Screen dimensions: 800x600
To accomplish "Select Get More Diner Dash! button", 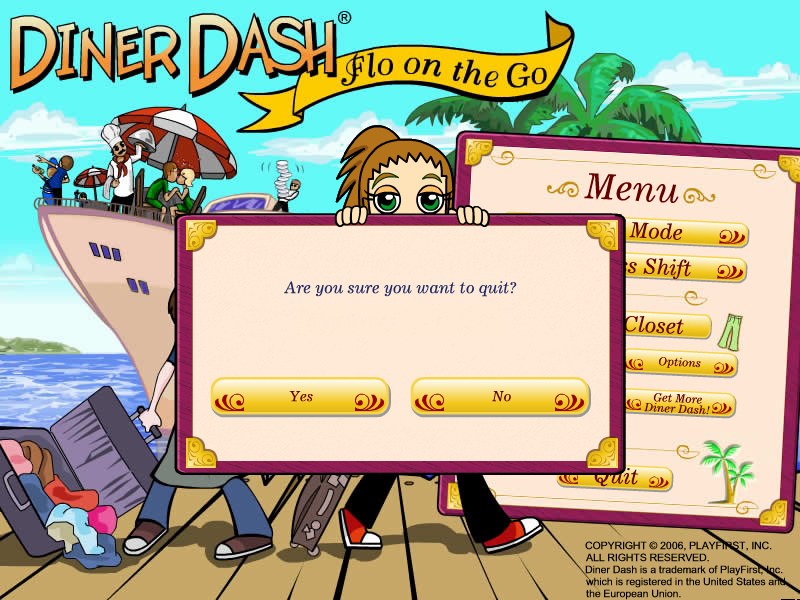I will click(x=681, y=404).
